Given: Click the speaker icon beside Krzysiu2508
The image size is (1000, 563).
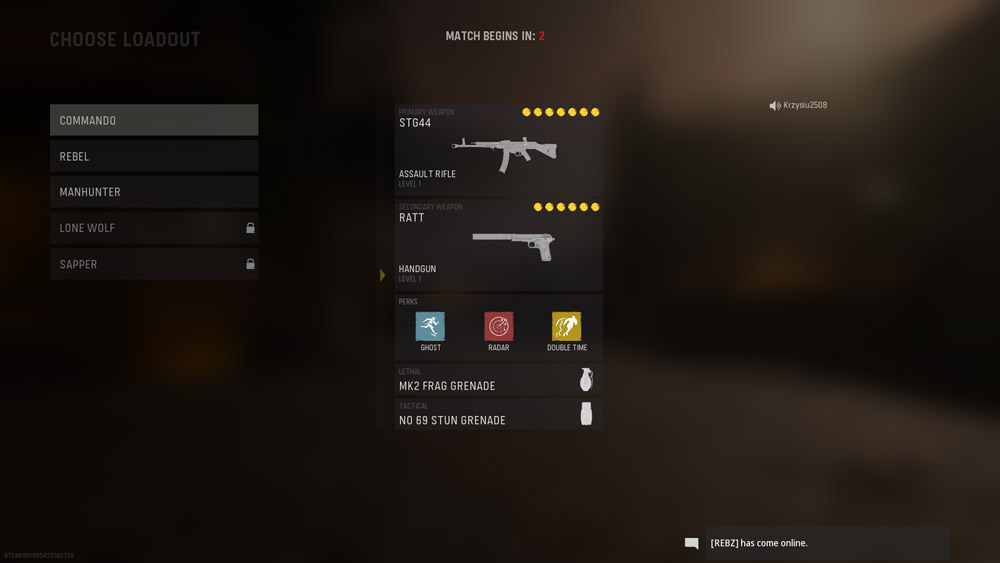Looking at the screenshot, I should pos(774,106).
